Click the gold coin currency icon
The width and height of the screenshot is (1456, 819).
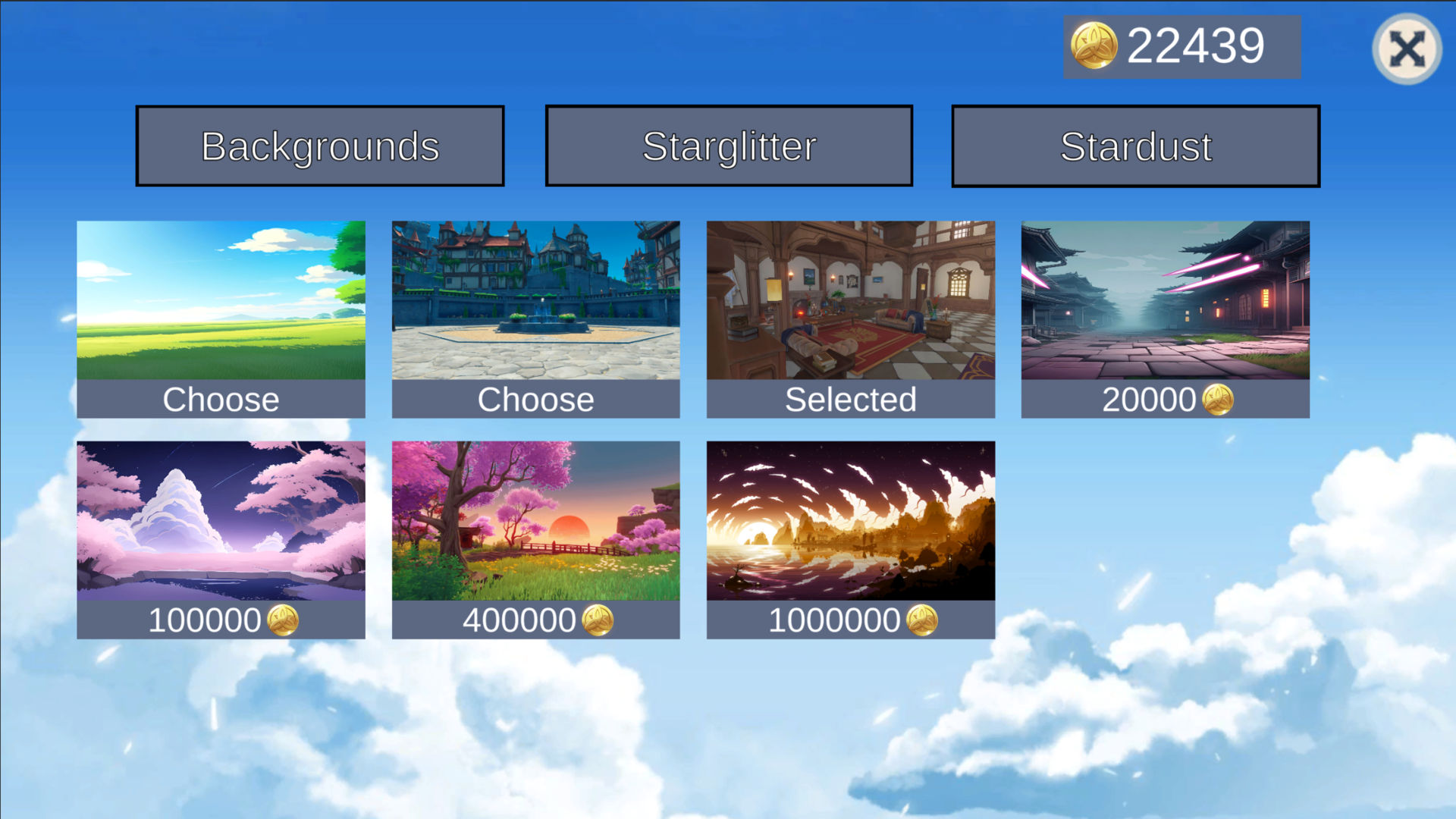[1095, 45]
